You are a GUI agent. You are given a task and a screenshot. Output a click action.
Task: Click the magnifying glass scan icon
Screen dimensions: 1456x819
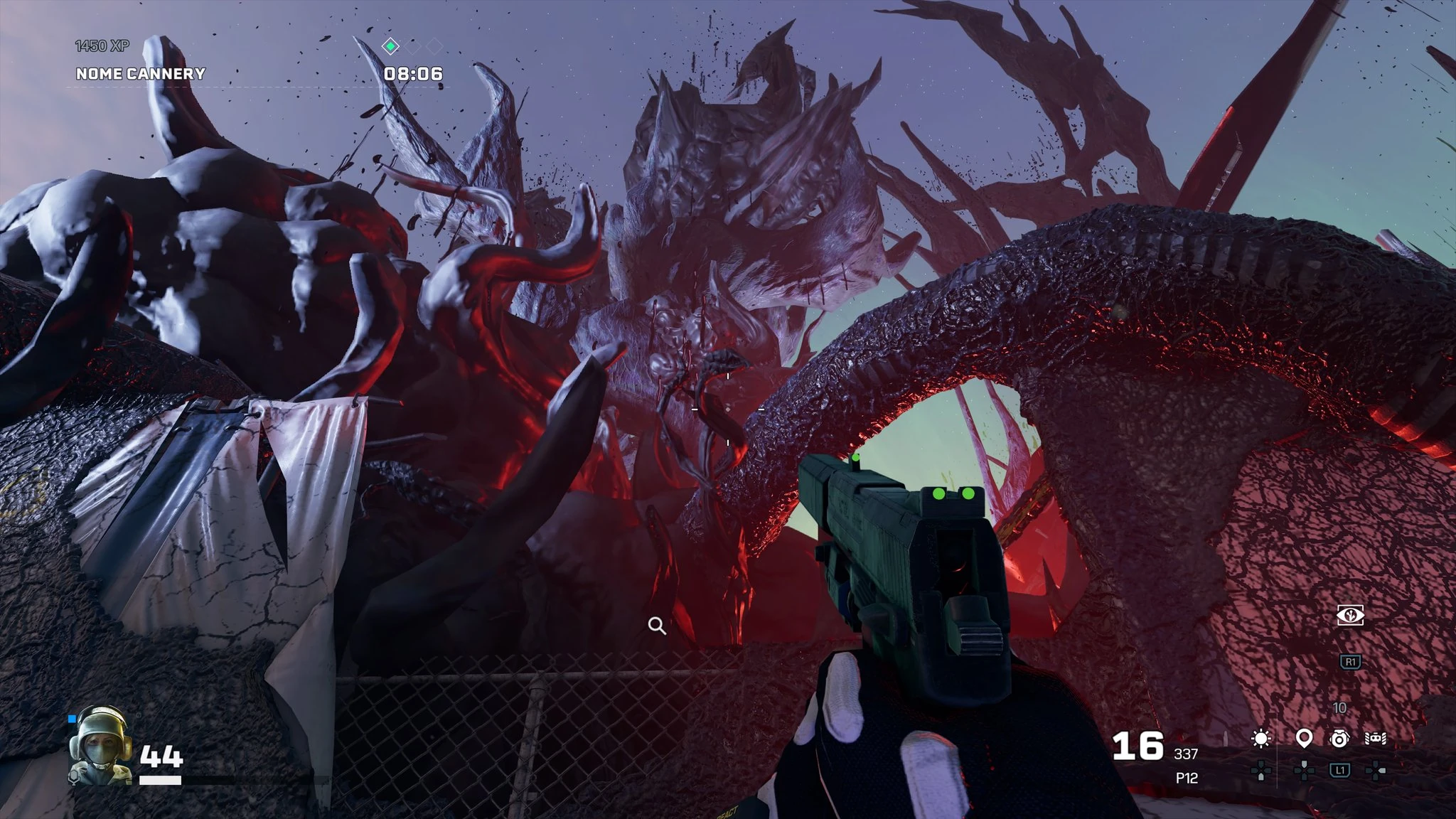coord(657,626)
